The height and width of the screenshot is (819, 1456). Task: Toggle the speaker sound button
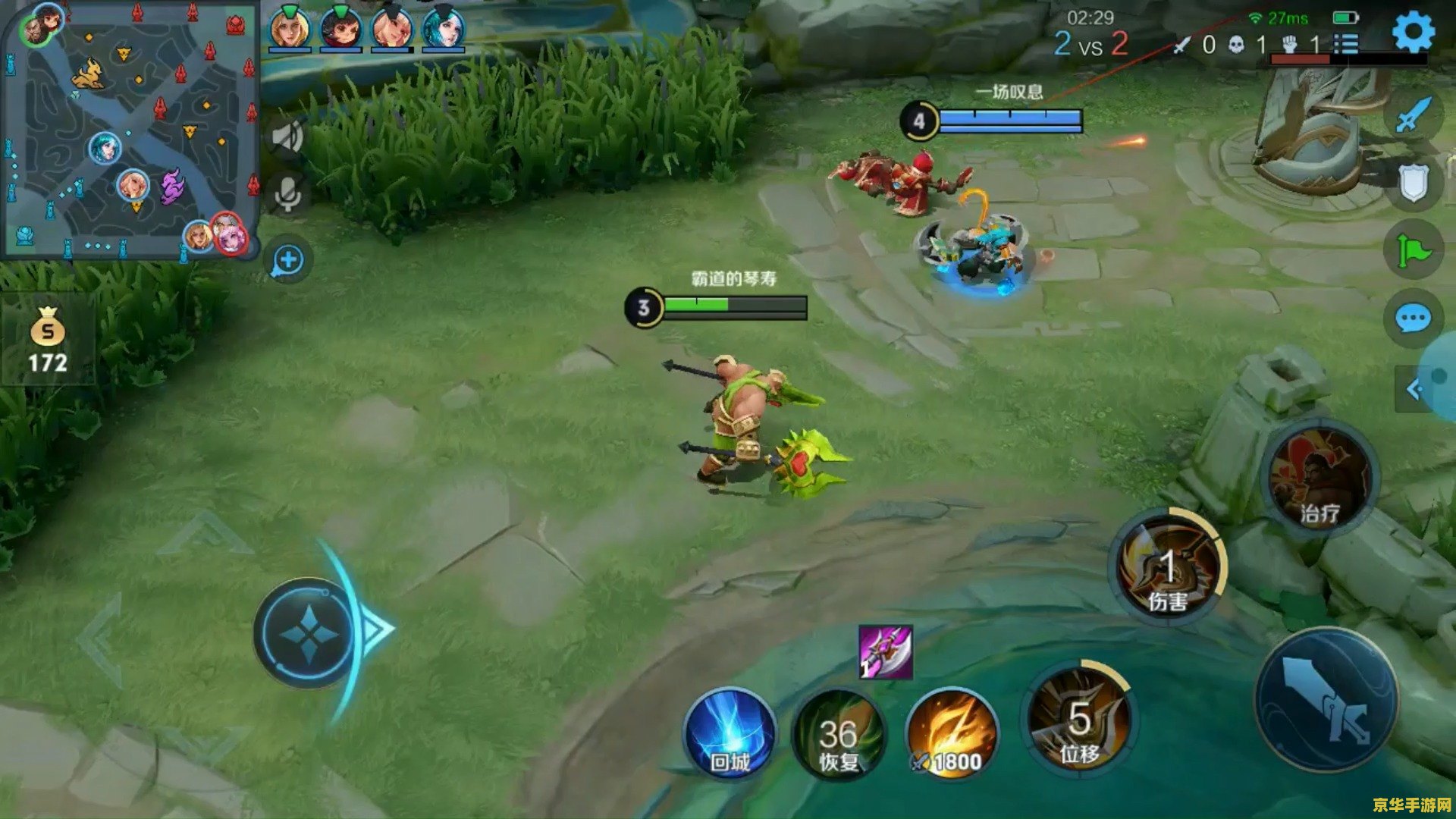(287, 138)
